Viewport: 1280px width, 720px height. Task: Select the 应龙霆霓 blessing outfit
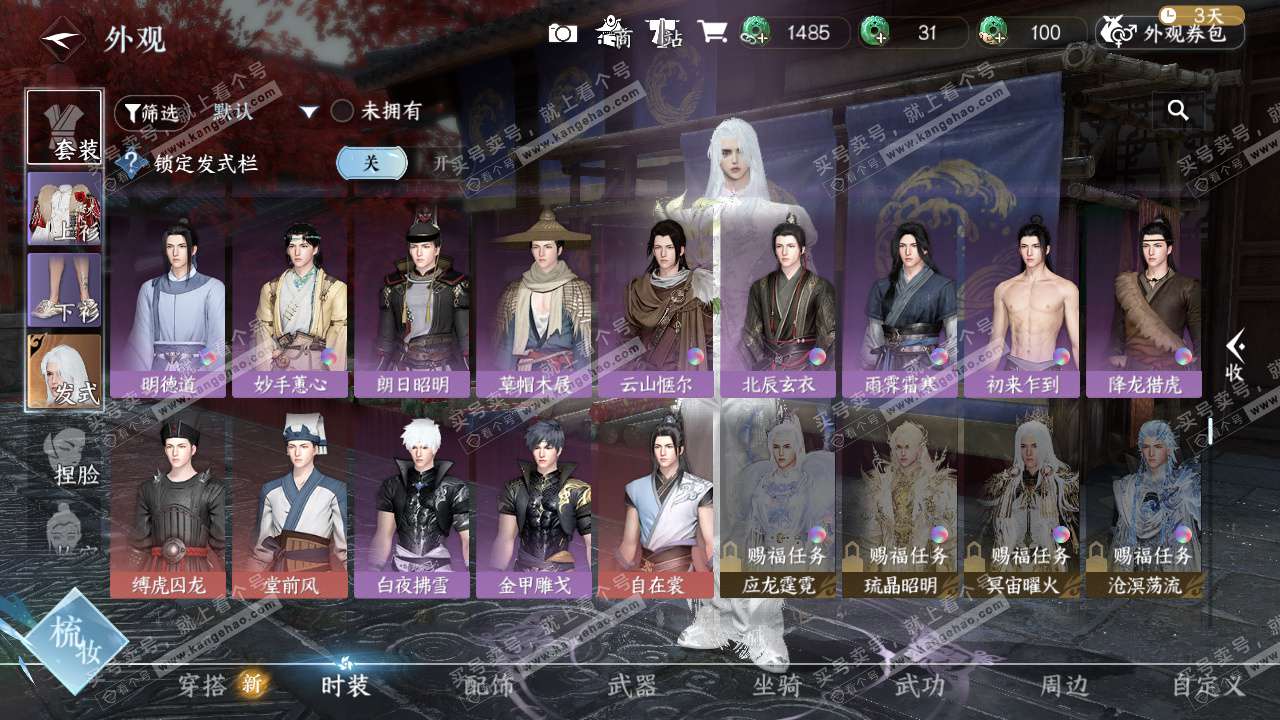tap(778, 500)
